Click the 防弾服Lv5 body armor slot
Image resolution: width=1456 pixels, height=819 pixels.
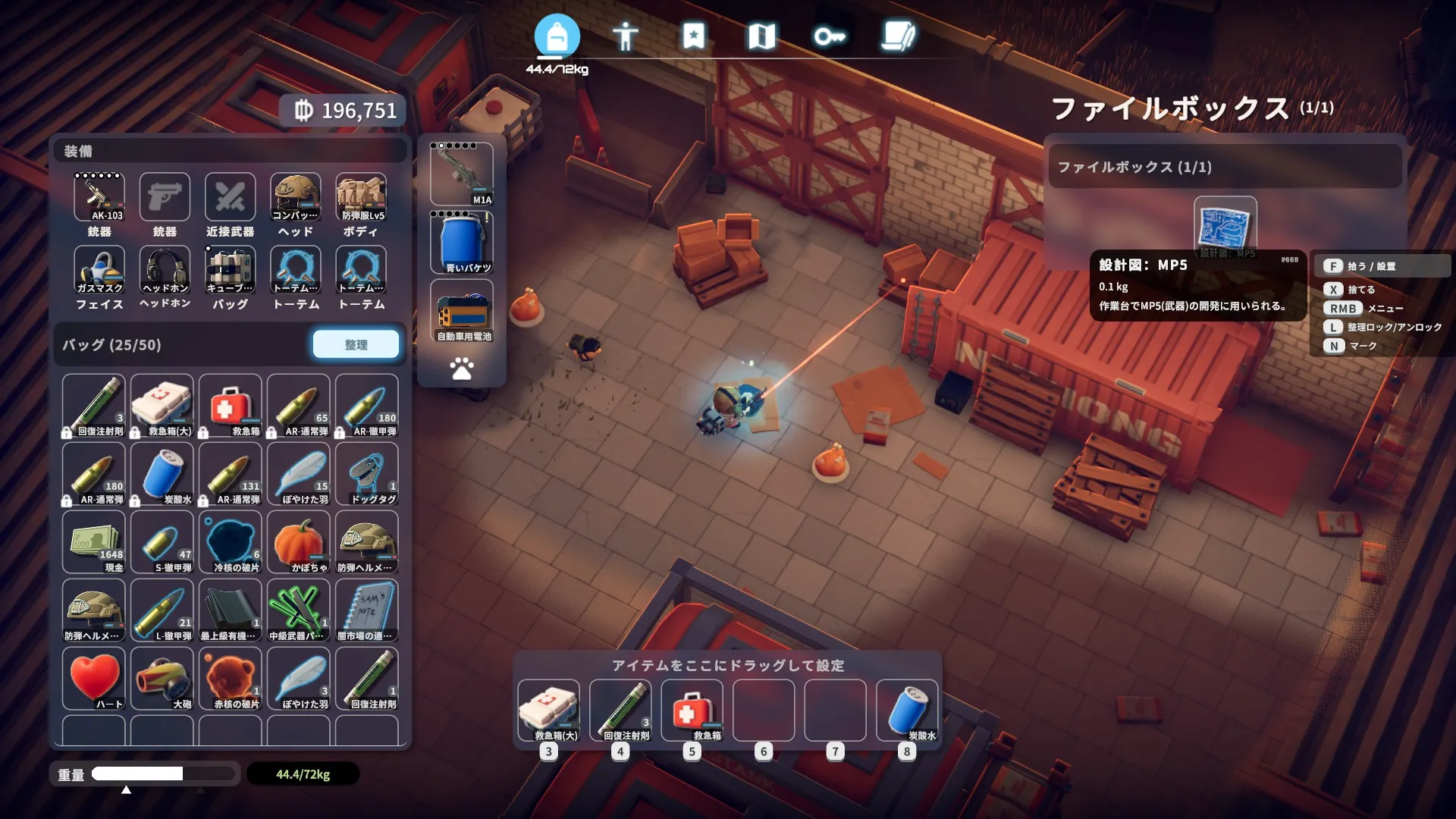pyautogui.click(x=361, y=197)
